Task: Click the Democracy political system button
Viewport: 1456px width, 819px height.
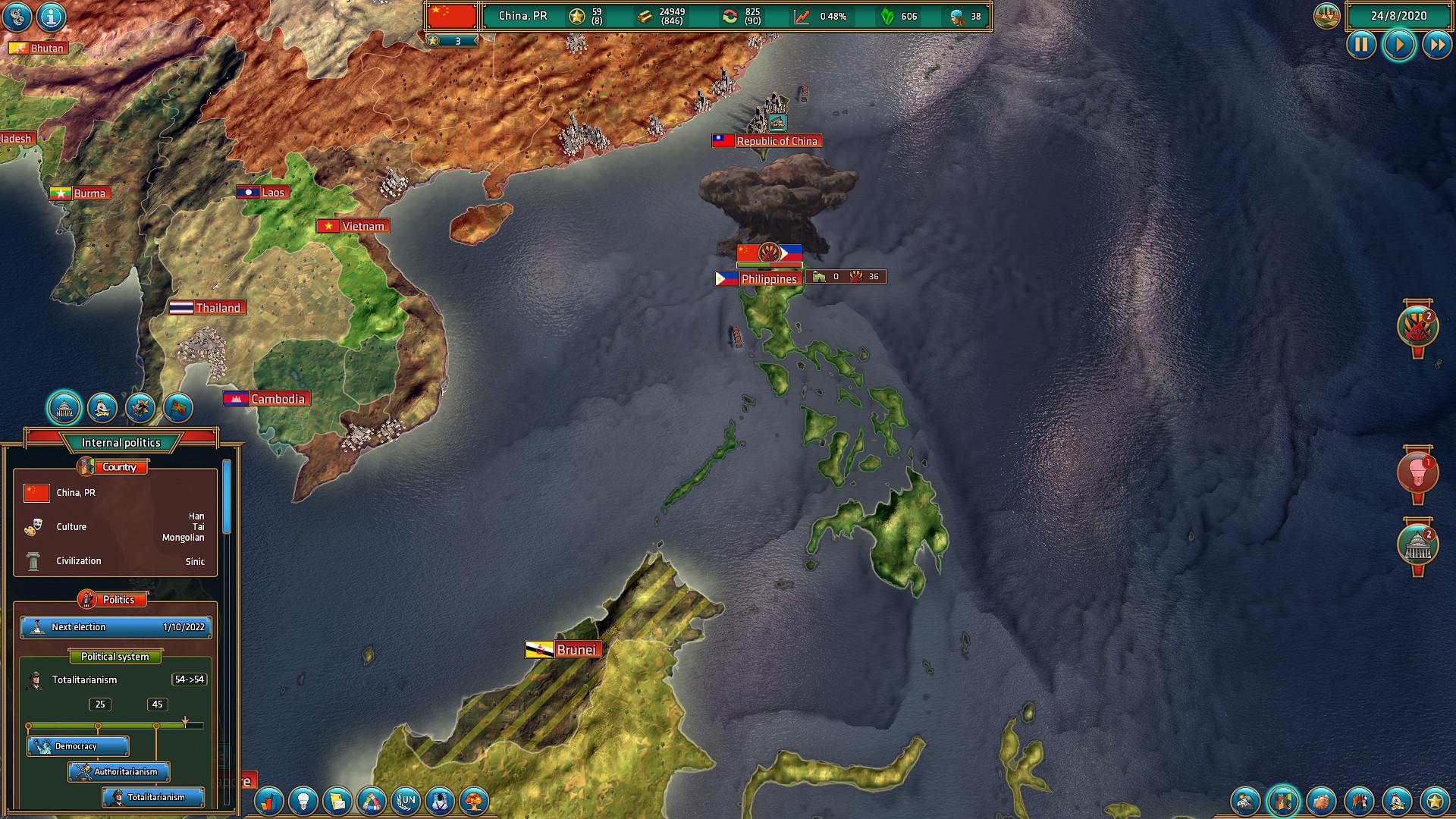Action: pos(79,746)
